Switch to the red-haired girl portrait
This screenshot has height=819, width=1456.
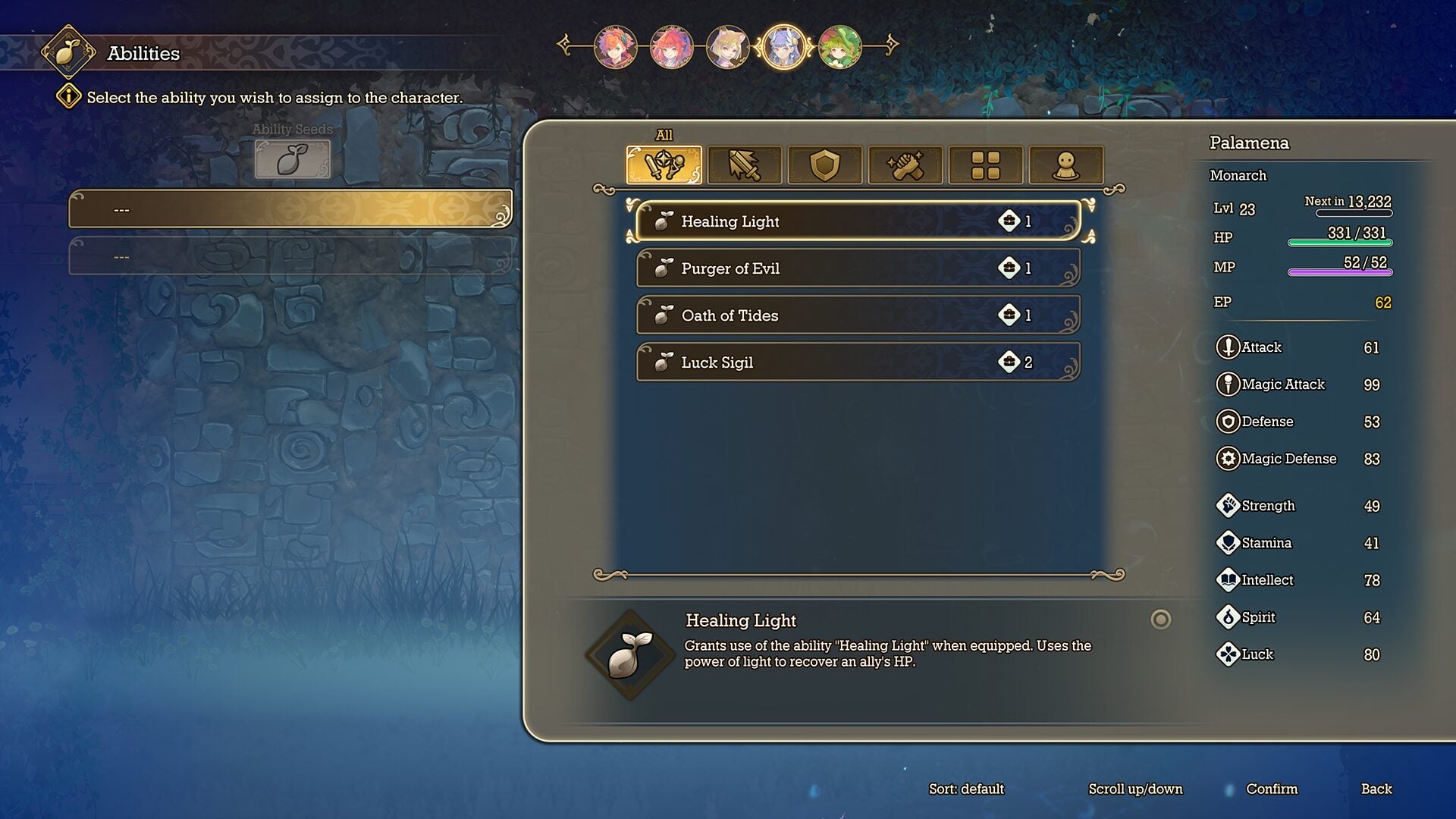click(671, 46)
